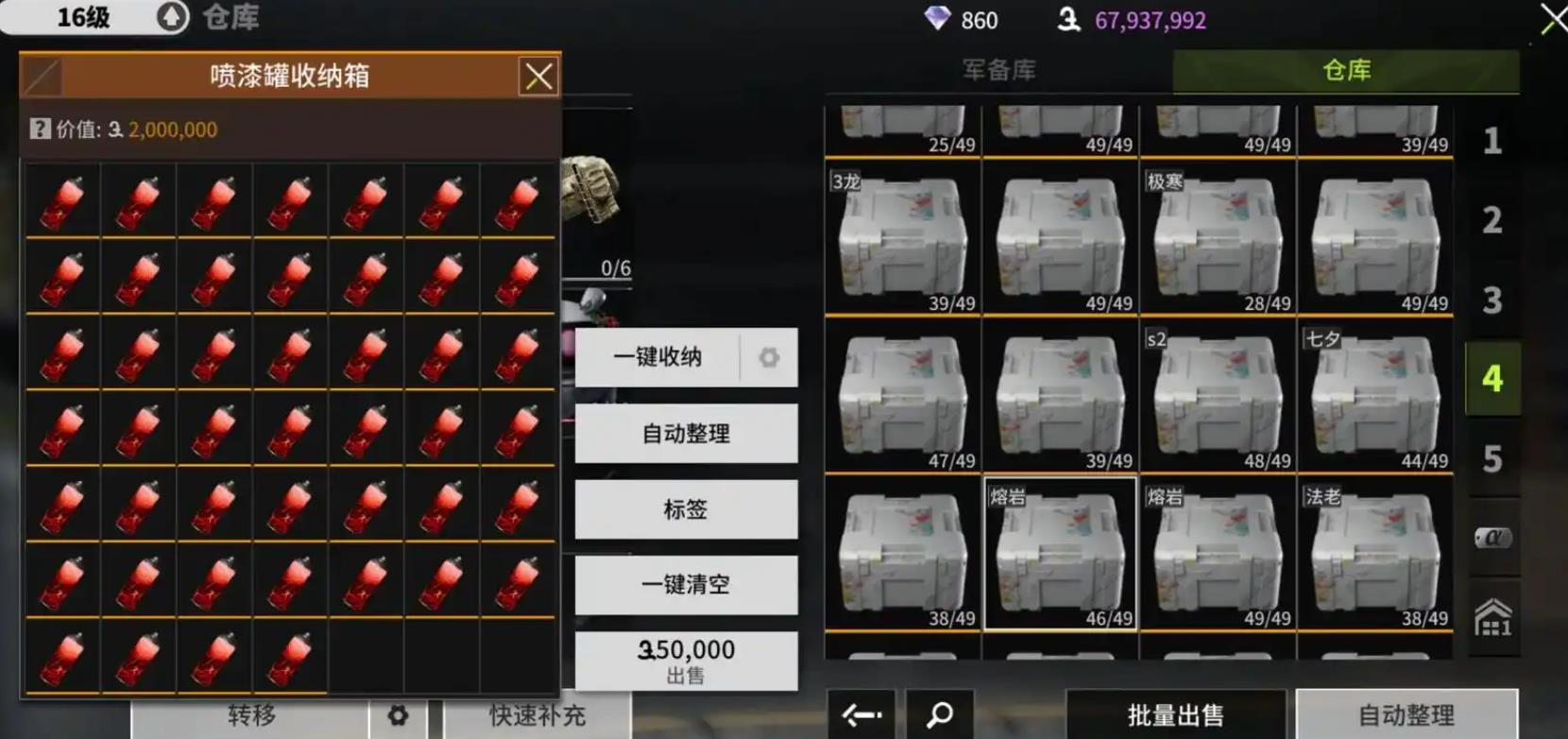Close the 喷漆罐收纳箱 panel

tap(538, 77)
